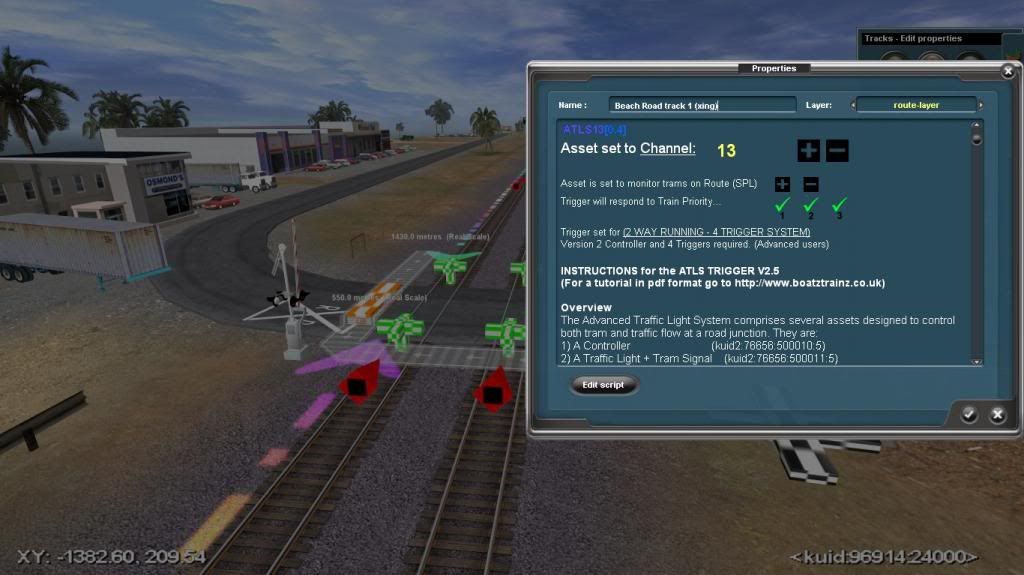Cancel properties with the bottom X button

point(997,415)
